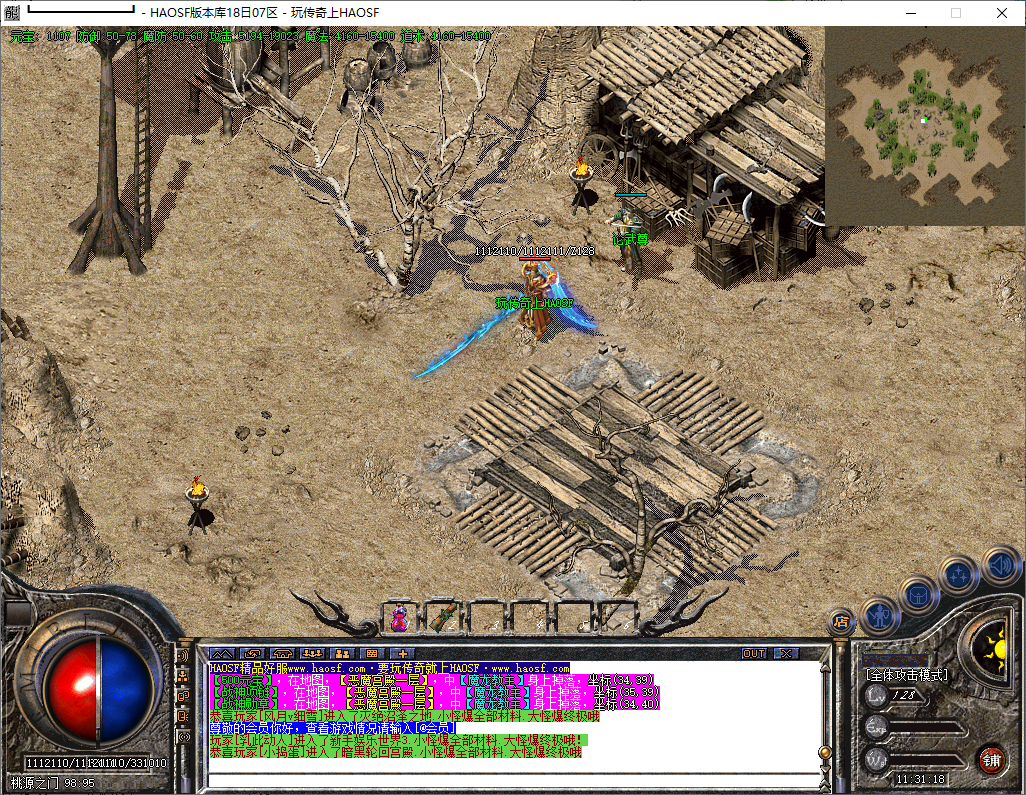Click the OUT button above the chat

coord(755,653)
